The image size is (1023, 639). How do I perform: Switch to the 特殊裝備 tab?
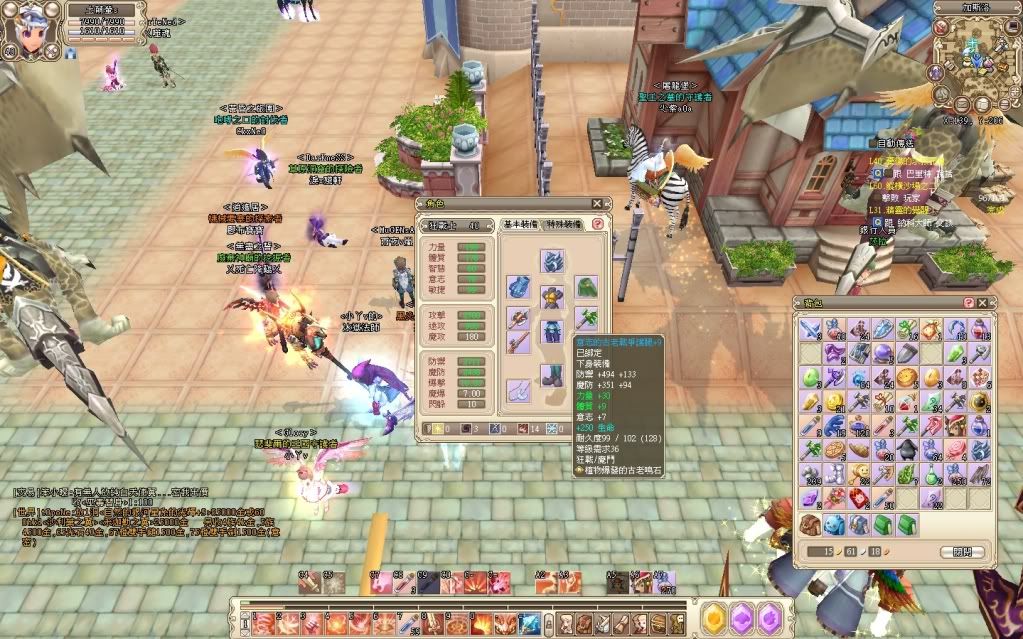click(x=566, y=225)
